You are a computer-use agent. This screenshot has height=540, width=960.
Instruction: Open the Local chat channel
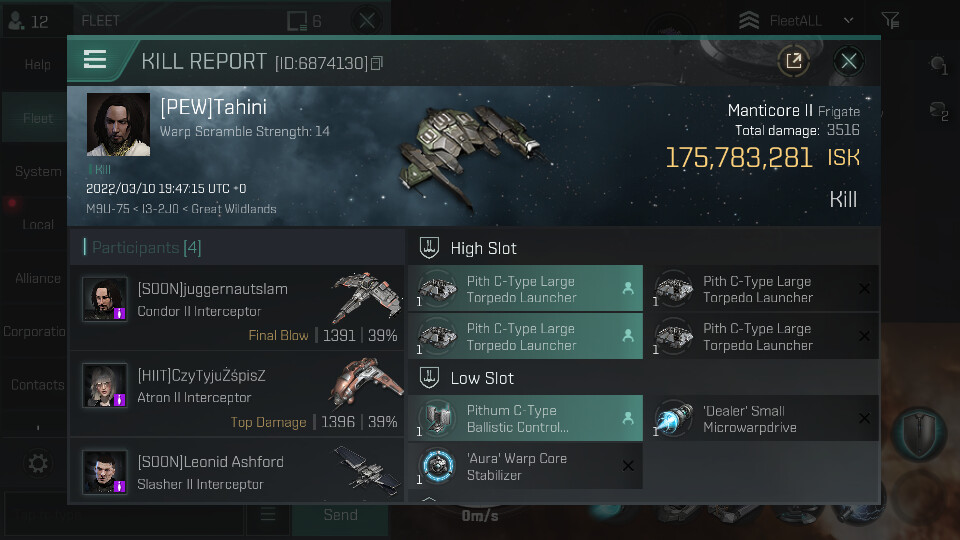coord(38,224)
